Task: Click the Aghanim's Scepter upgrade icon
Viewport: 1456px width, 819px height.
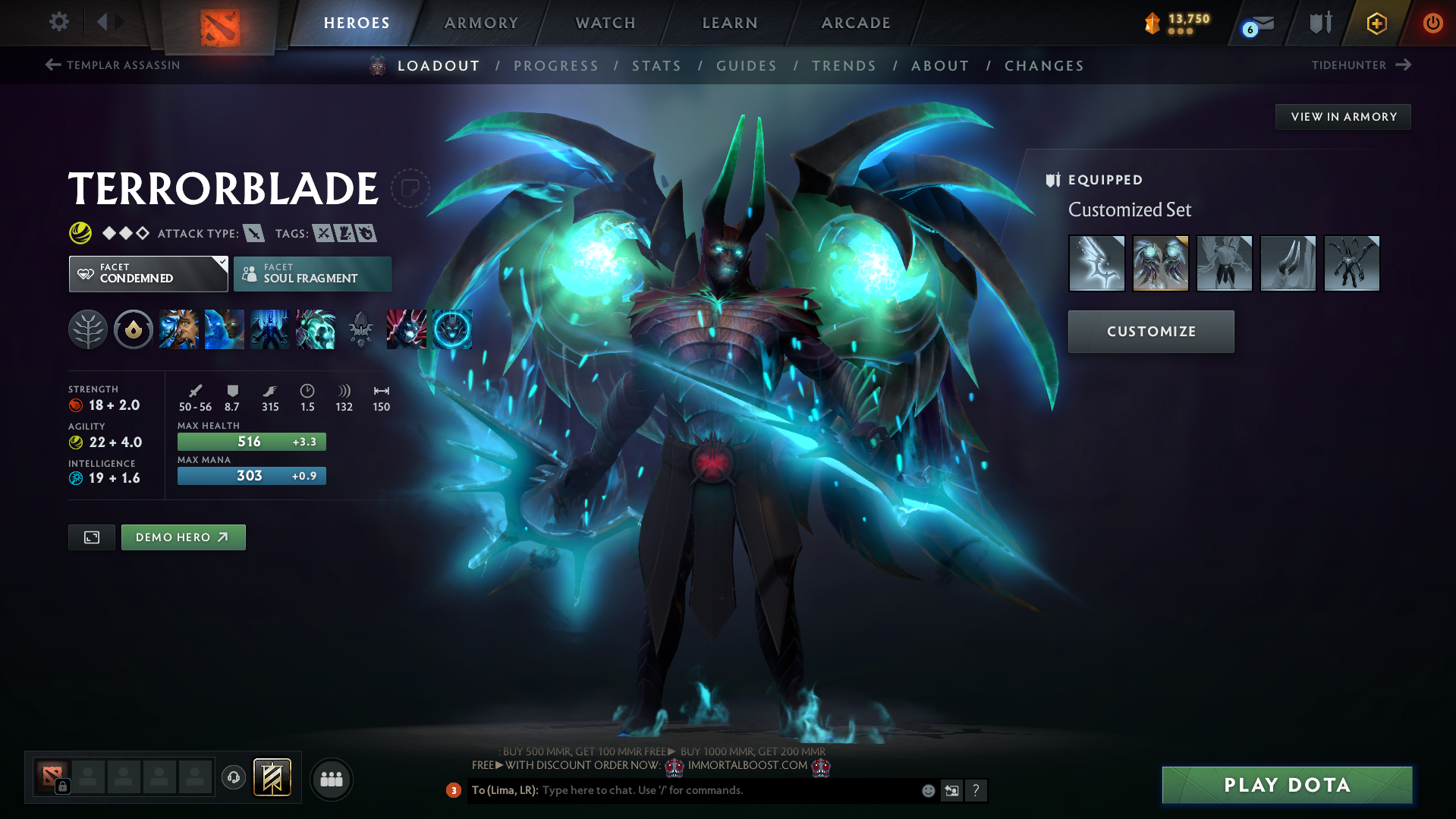Action: coord(406,329)
